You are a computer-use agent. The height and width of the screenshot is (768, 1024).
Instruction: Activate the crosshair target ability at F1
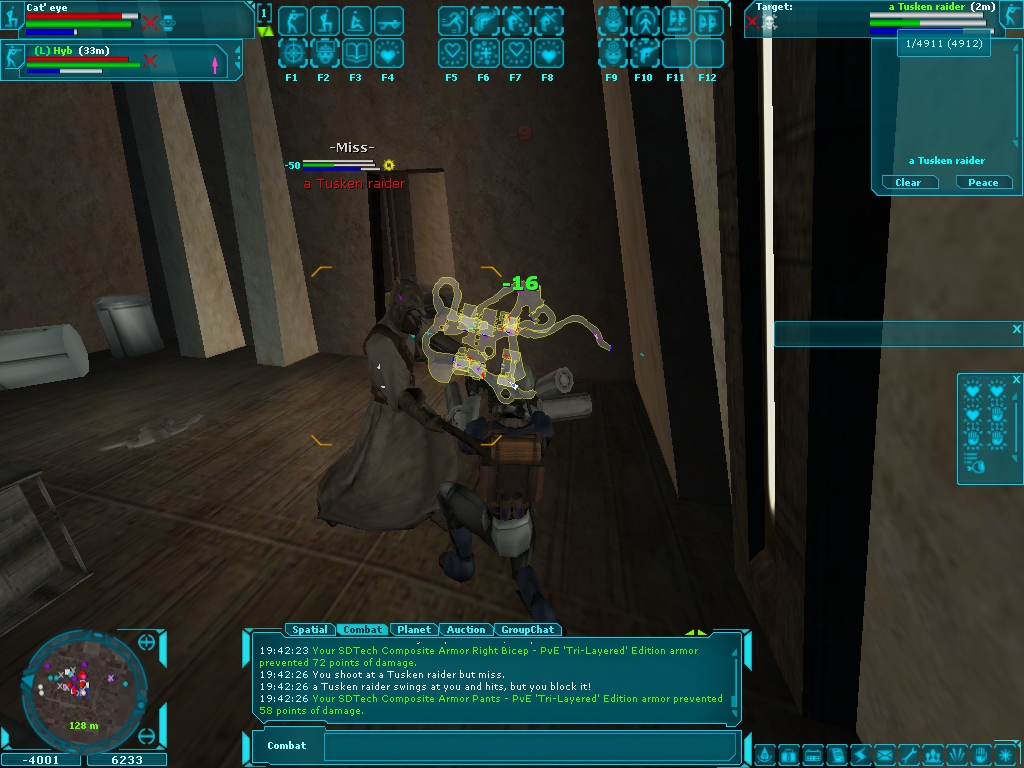click(292, 52)
